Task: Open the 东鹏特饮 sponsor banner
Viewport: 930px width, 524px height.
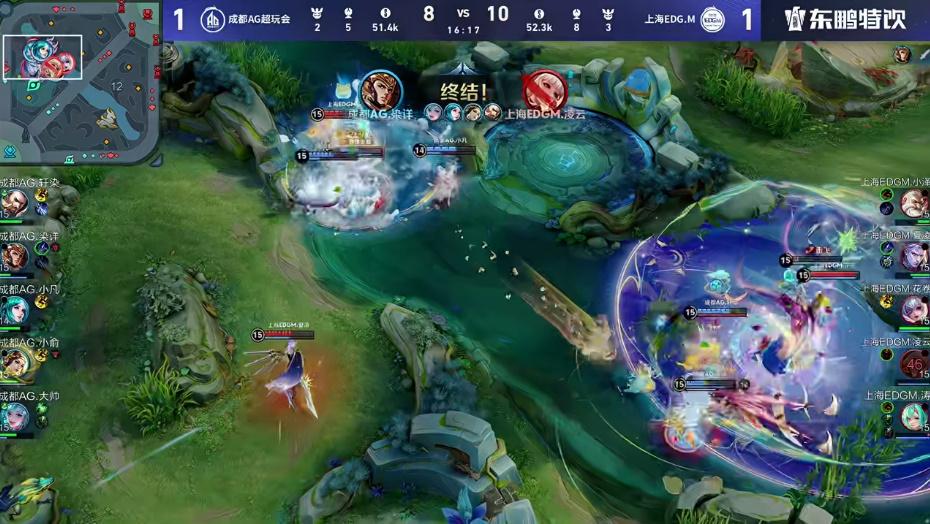Action: click(x=845, y=20)
